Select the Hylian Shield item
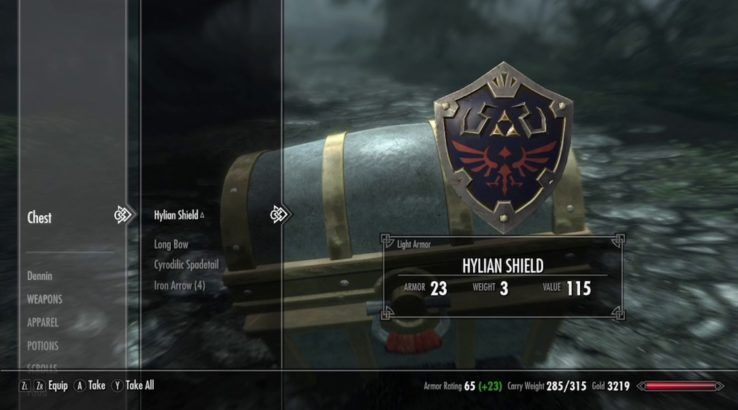Viewport: 738px width, 410px height. click(178, 214)
